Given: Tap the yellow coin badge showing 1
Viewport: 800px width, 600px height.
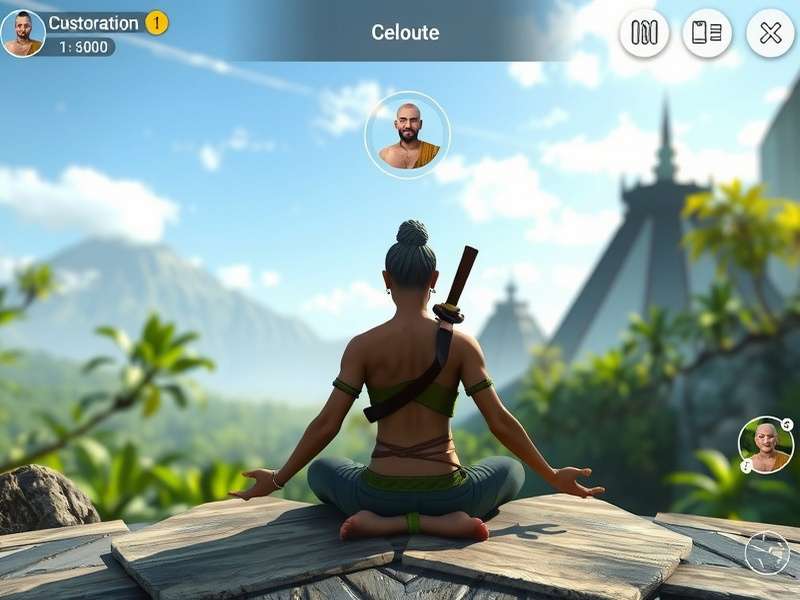Looking at the screenshot, I should (x=157, y=22).
